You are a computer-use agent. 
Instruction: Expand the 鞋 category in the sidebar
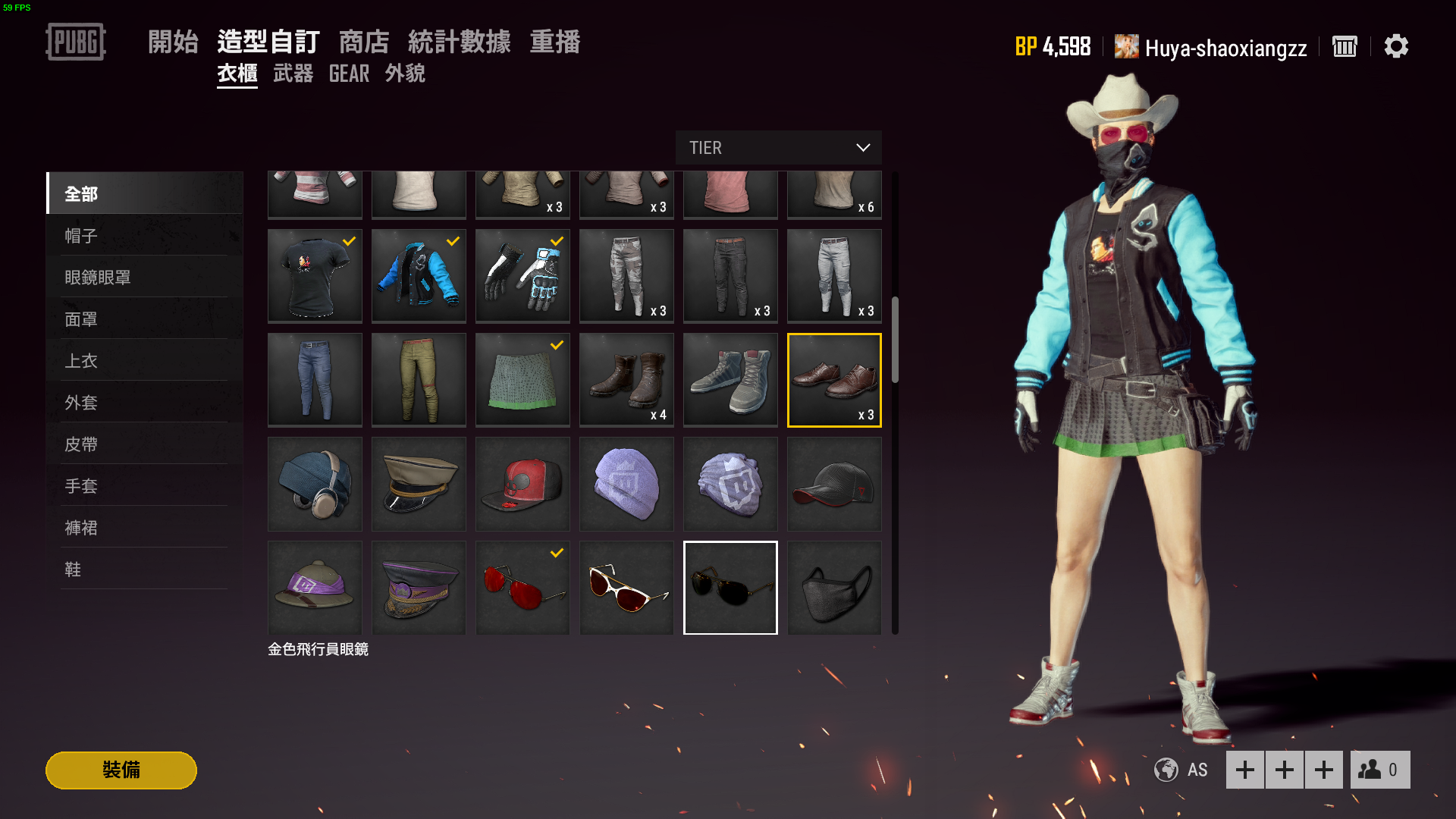pos(74,569)
